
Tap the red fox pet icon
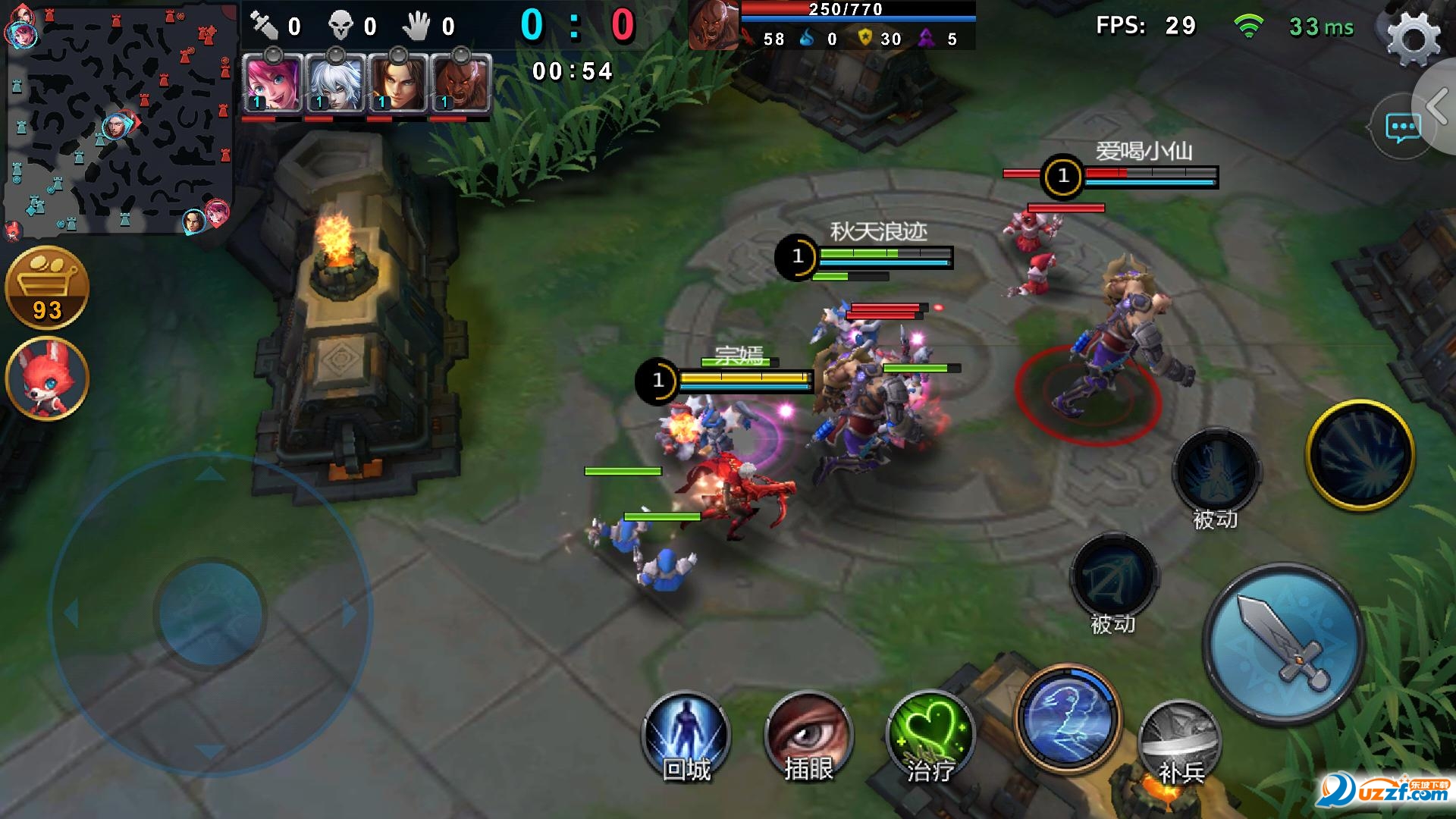coord(47,378)
